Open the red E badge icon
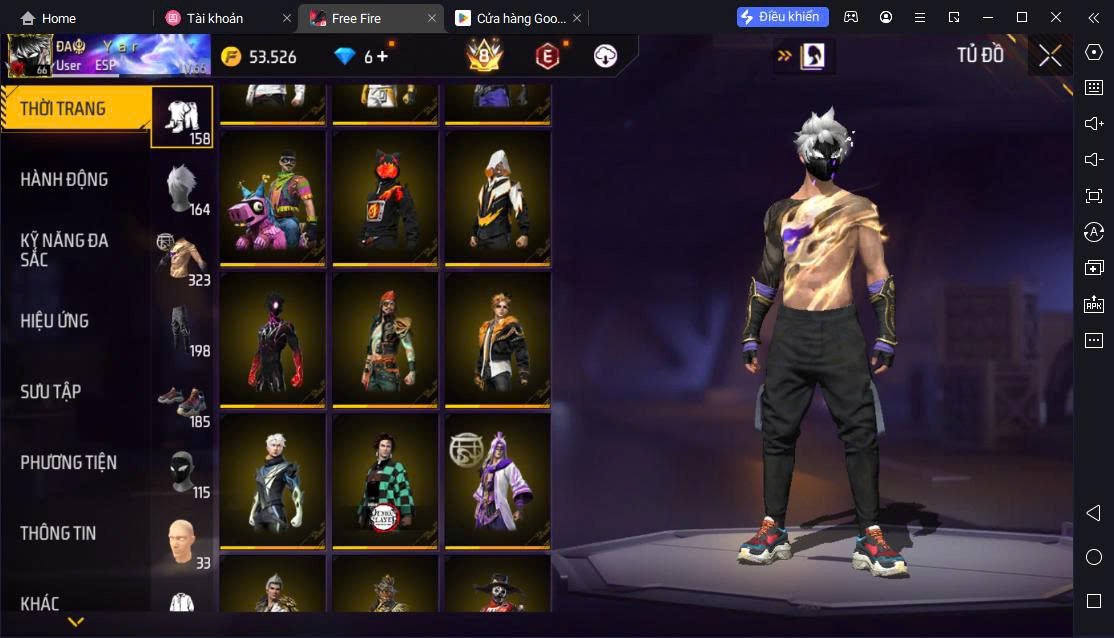The height and width of the screenshot is (638, 1114). (x=546, y=56)
